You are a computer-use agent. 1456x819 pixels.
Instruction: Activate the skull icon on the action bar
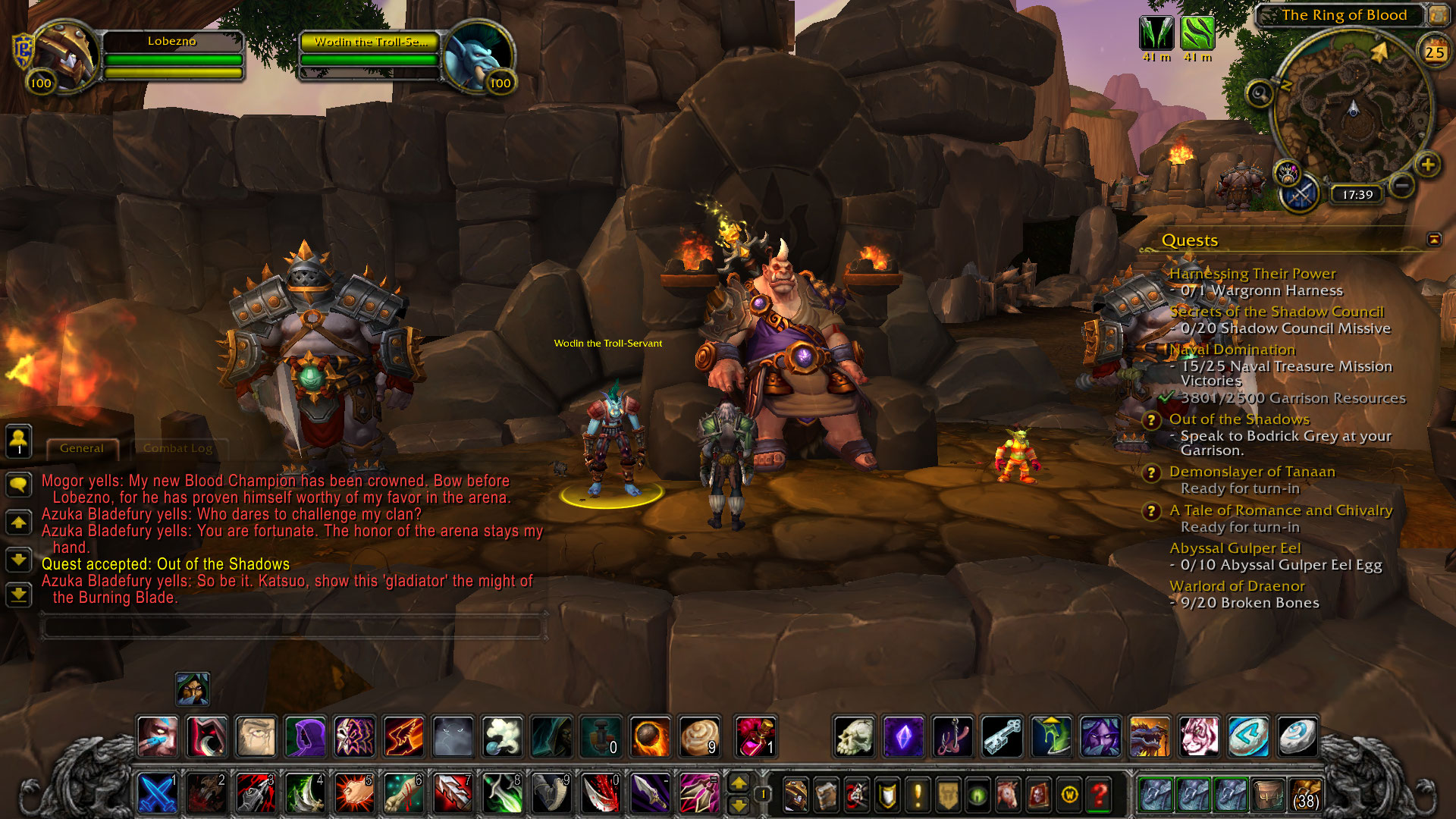click(855, 736)
